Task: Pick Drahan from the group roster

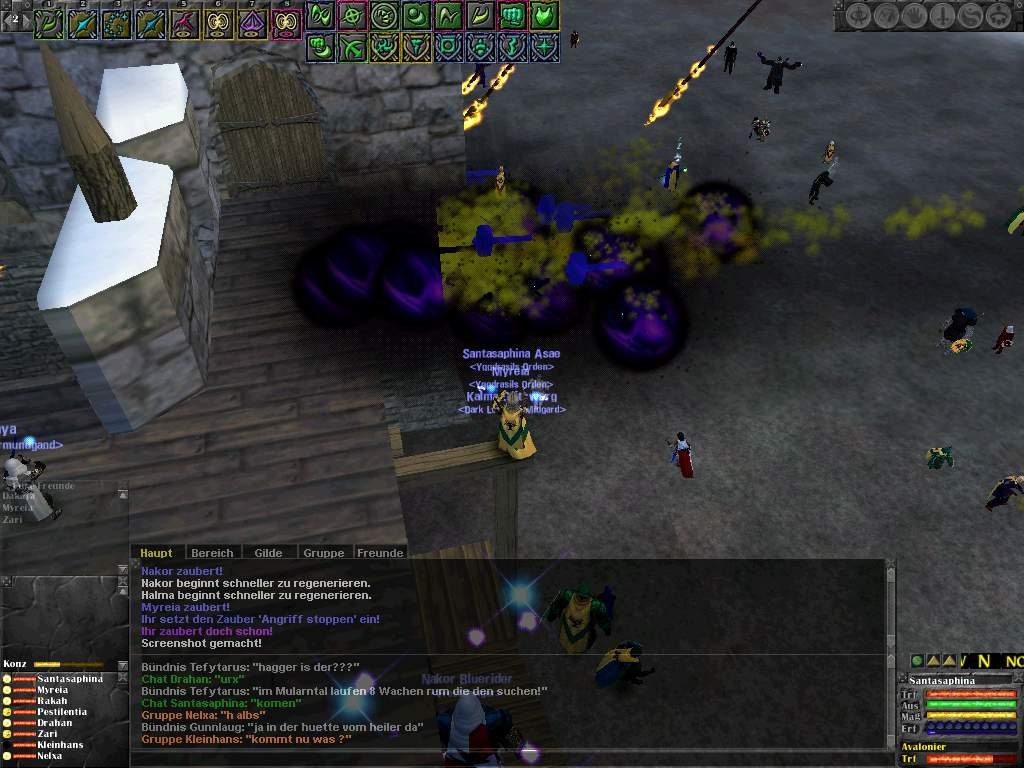Action: tap(55, 723)
